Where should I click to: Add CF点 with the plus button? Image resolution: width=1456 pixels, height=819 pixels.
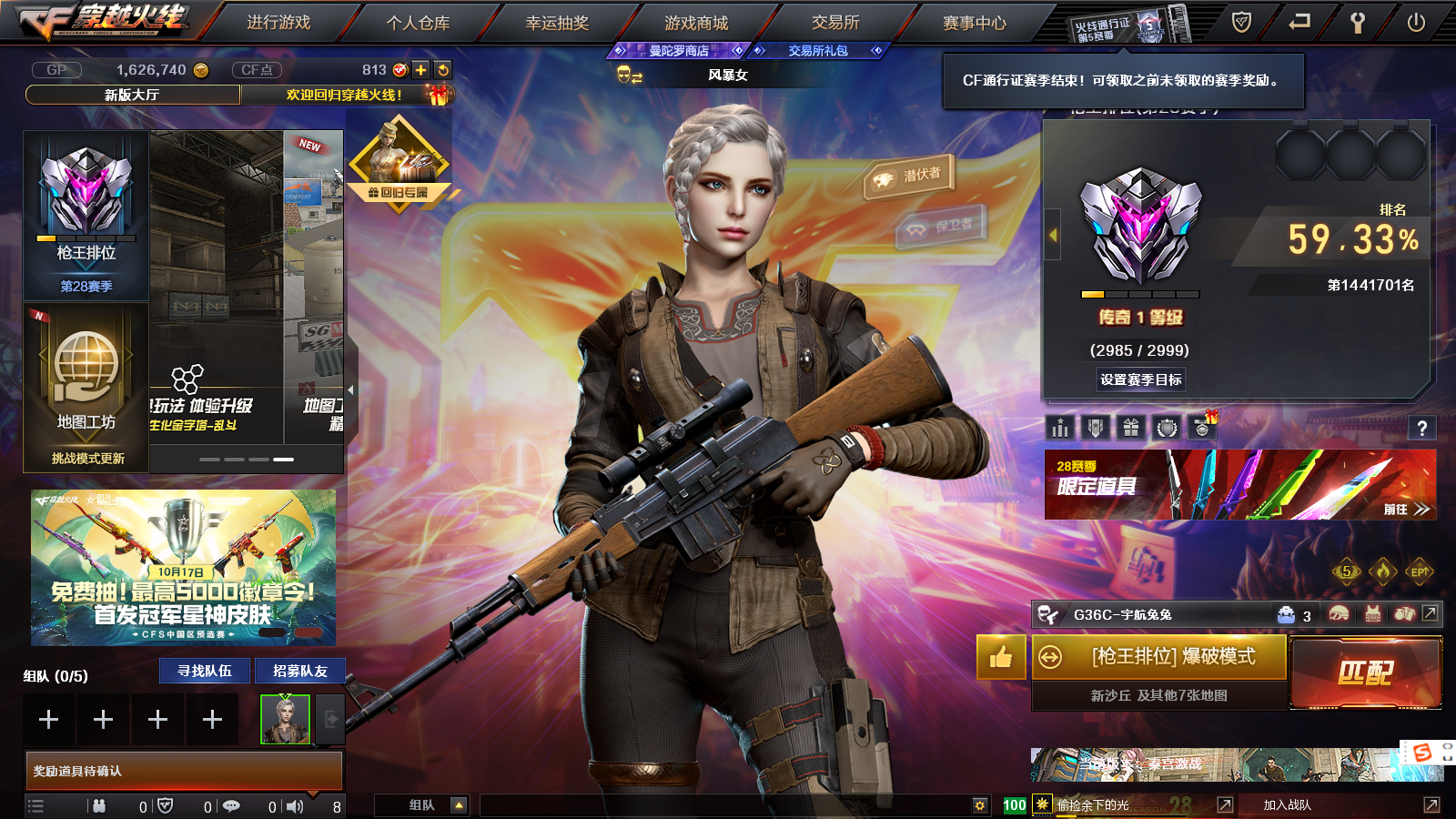tap(420, 70)
